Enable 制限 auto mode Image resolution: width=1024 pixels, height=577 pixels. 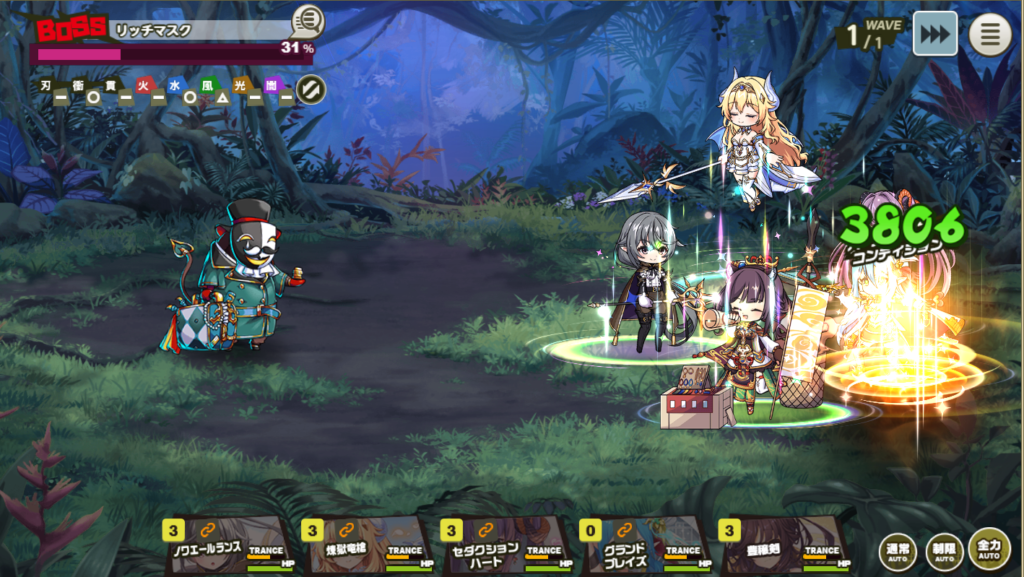pos(943,550)
